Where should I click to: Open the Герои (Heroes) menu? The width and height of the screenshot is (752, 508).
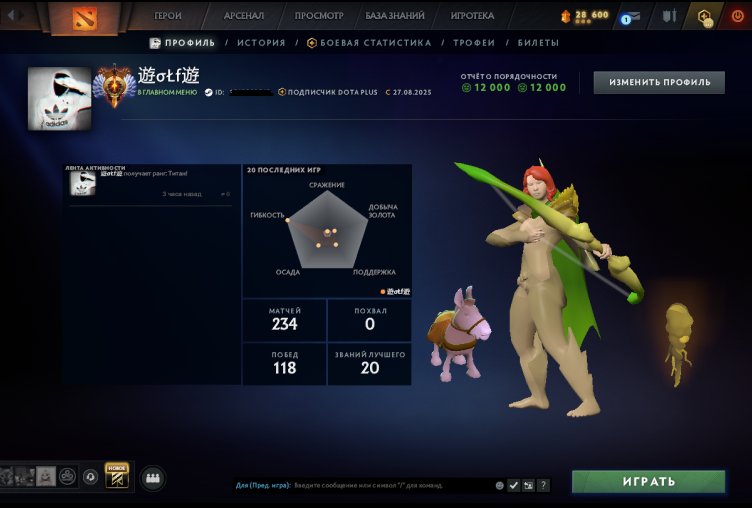(x=168, y=16)
